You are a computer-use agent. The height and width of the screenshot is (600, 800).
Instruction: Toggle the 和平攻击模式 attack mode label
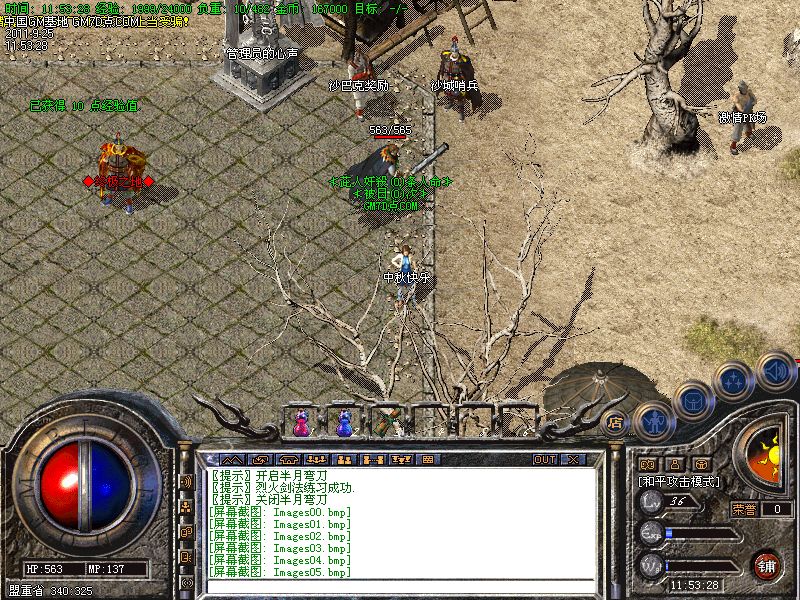tap(679, 481)
